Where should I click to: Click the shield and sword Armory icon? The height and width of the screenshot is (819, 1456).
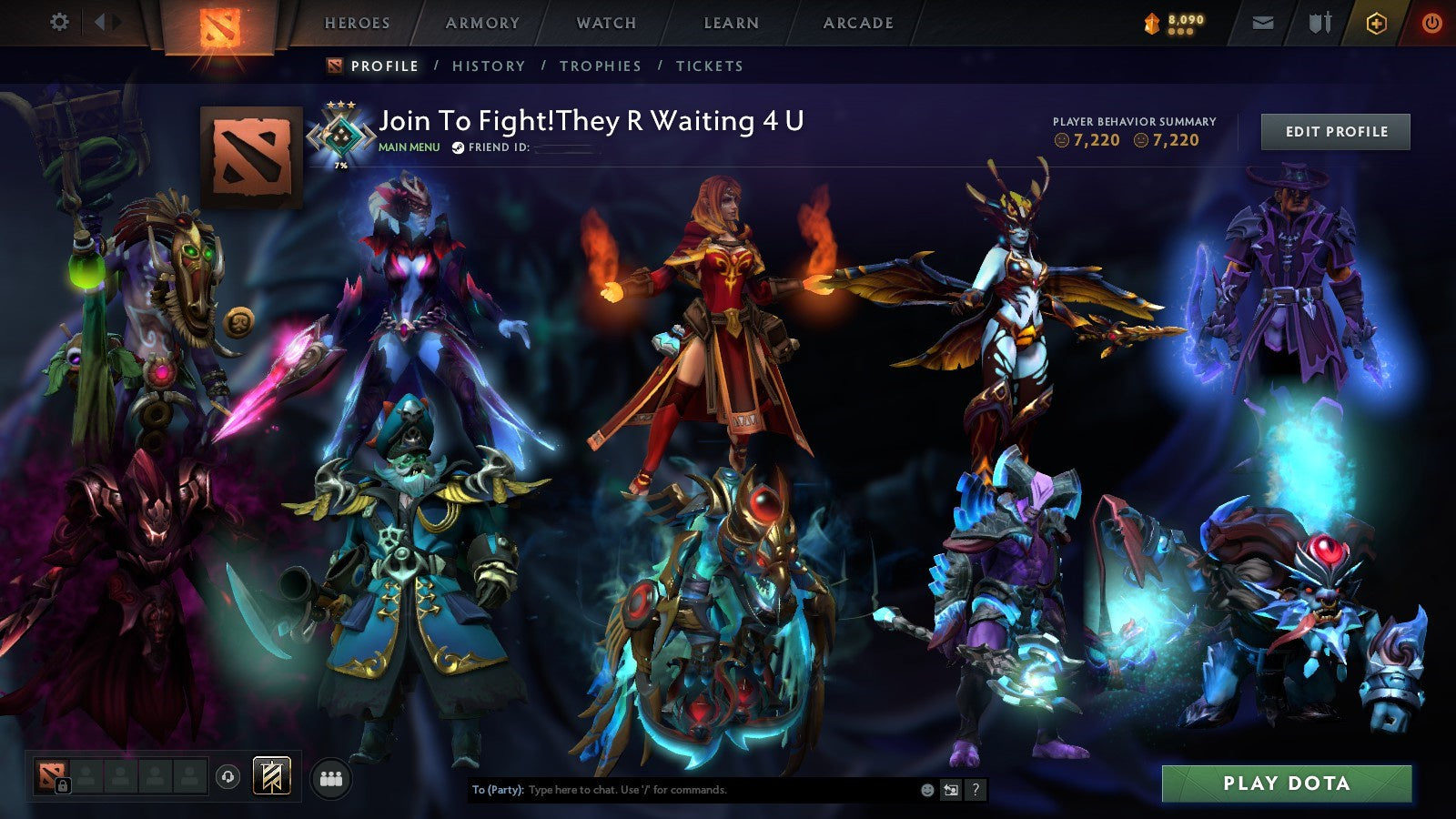coord(1319,23)
